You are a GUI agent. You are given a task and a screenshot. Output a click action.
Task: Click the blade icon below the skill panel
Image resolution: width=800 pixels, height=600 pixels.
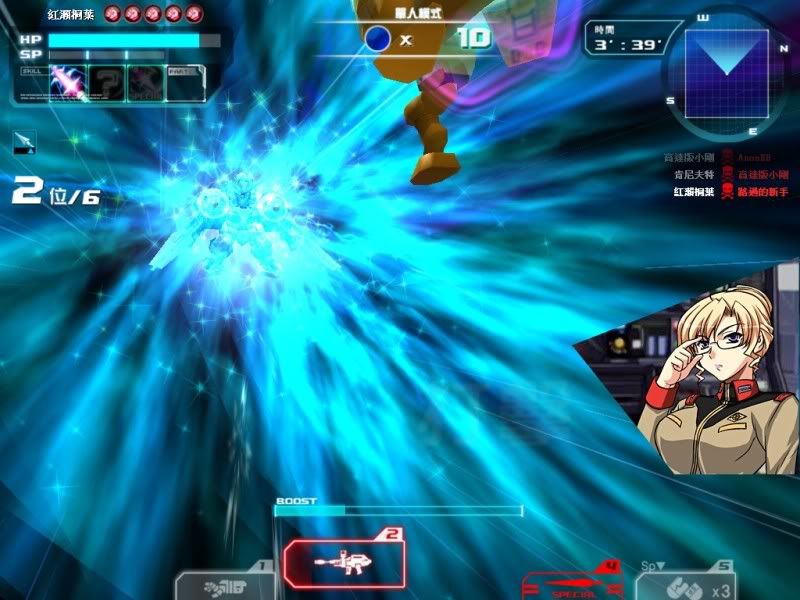pyautogui.click(x=25, y=143)
